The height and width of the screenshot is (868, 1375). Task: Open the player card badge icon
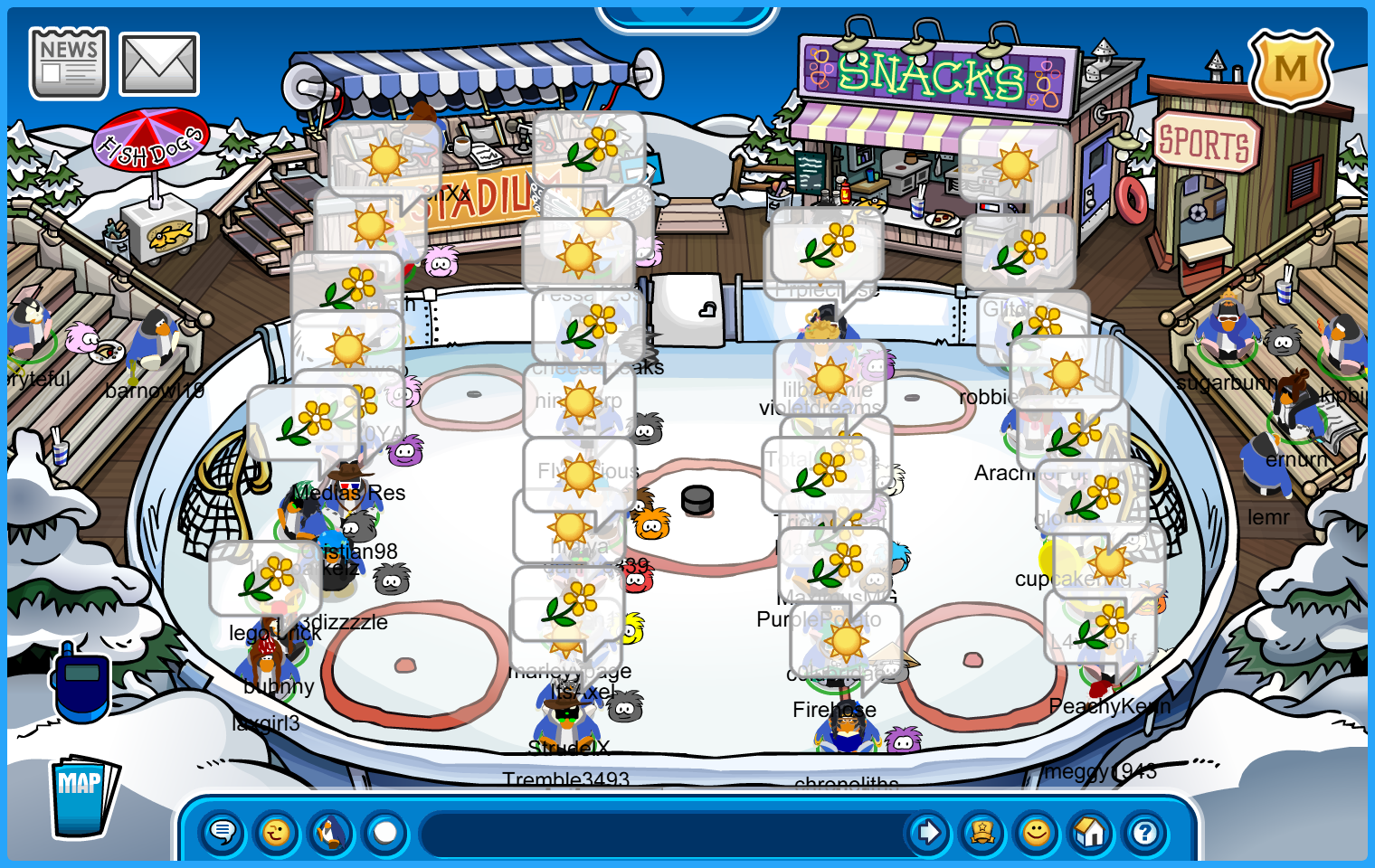click(x=982, y=832)
